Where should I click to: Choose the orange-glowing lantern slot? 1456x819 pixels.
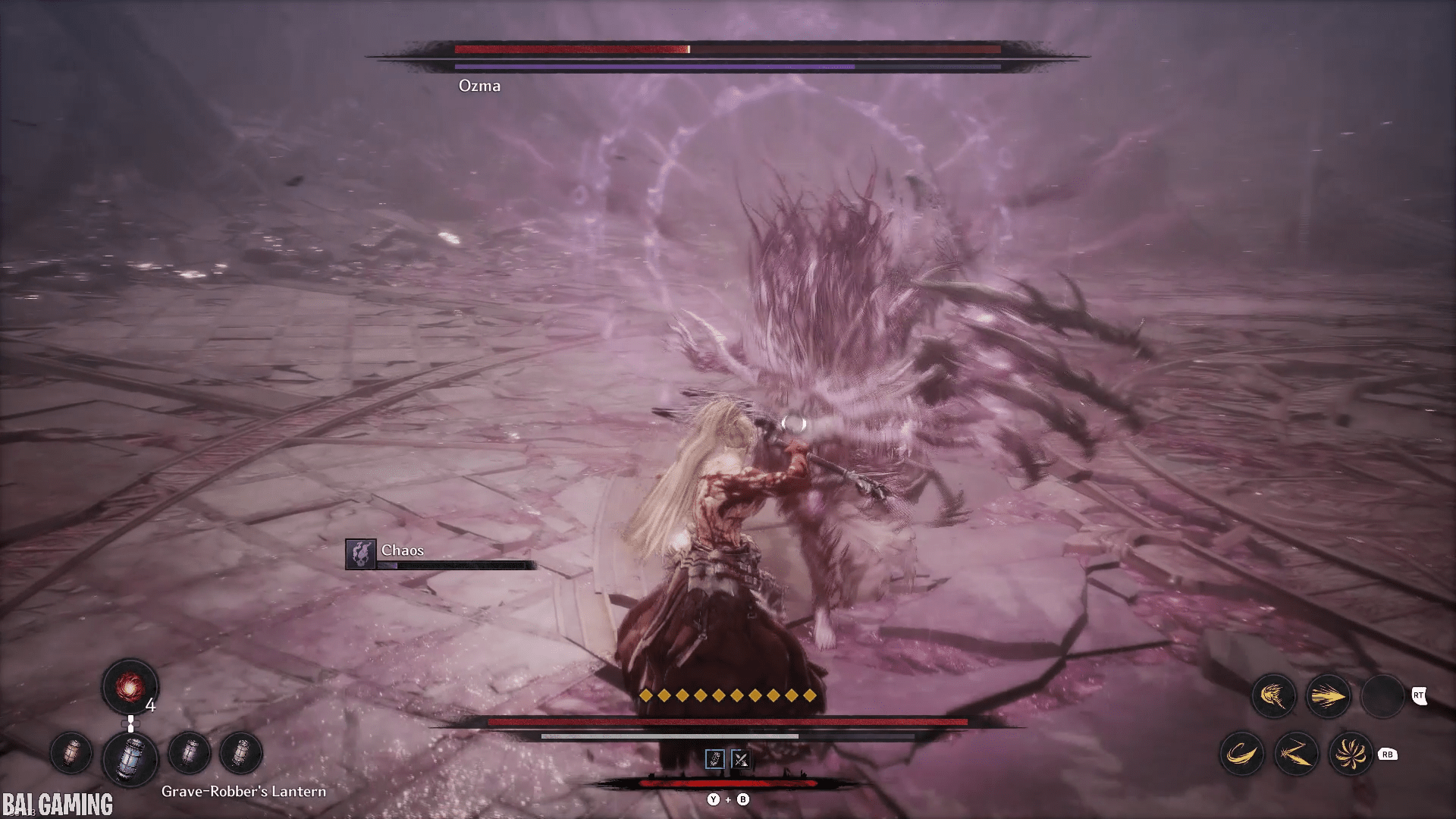click(71, 754)
